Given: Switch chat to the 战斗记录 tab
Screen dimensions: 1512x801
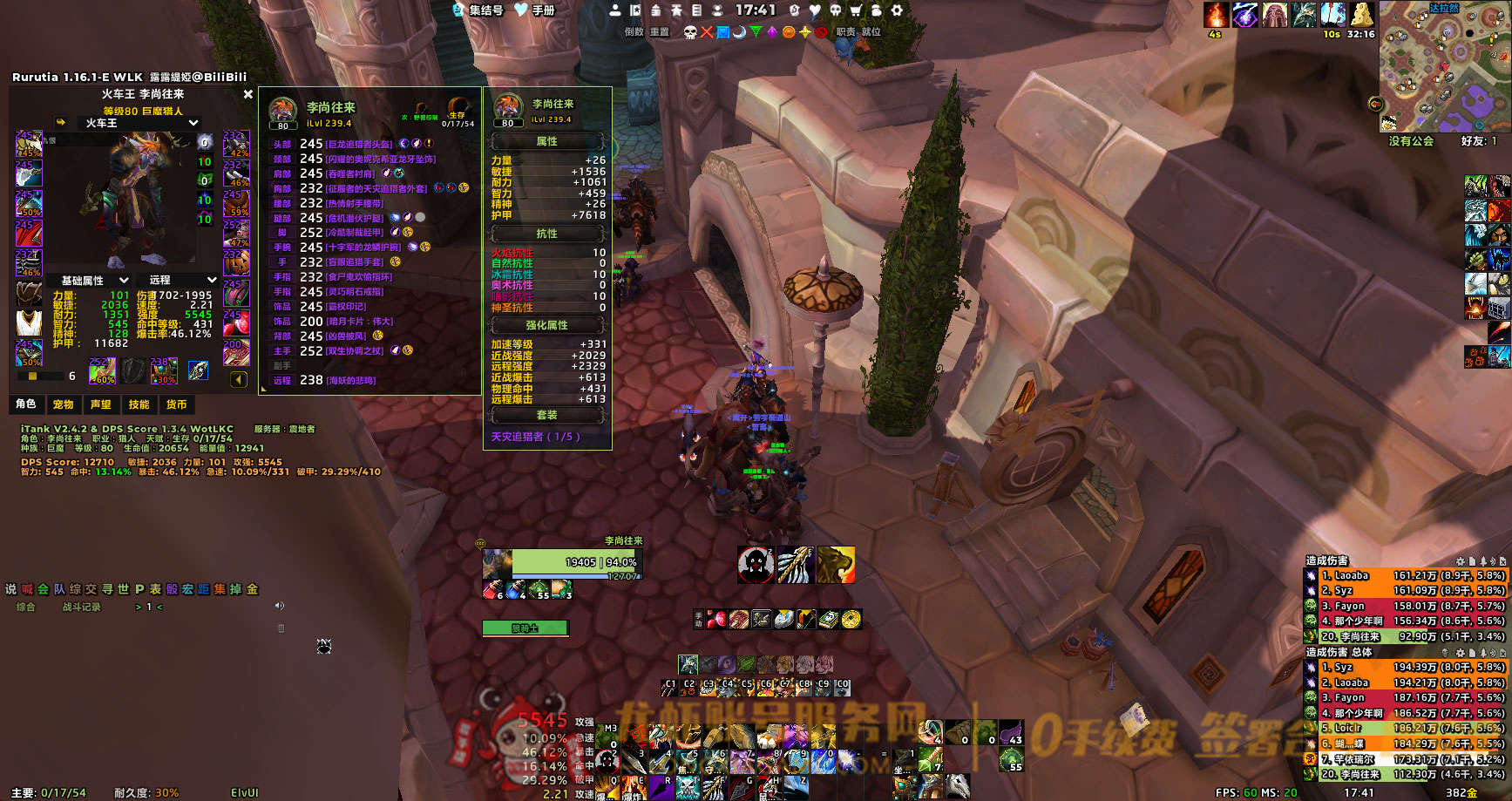Looking at the screenshot, I should pos(81,608).
